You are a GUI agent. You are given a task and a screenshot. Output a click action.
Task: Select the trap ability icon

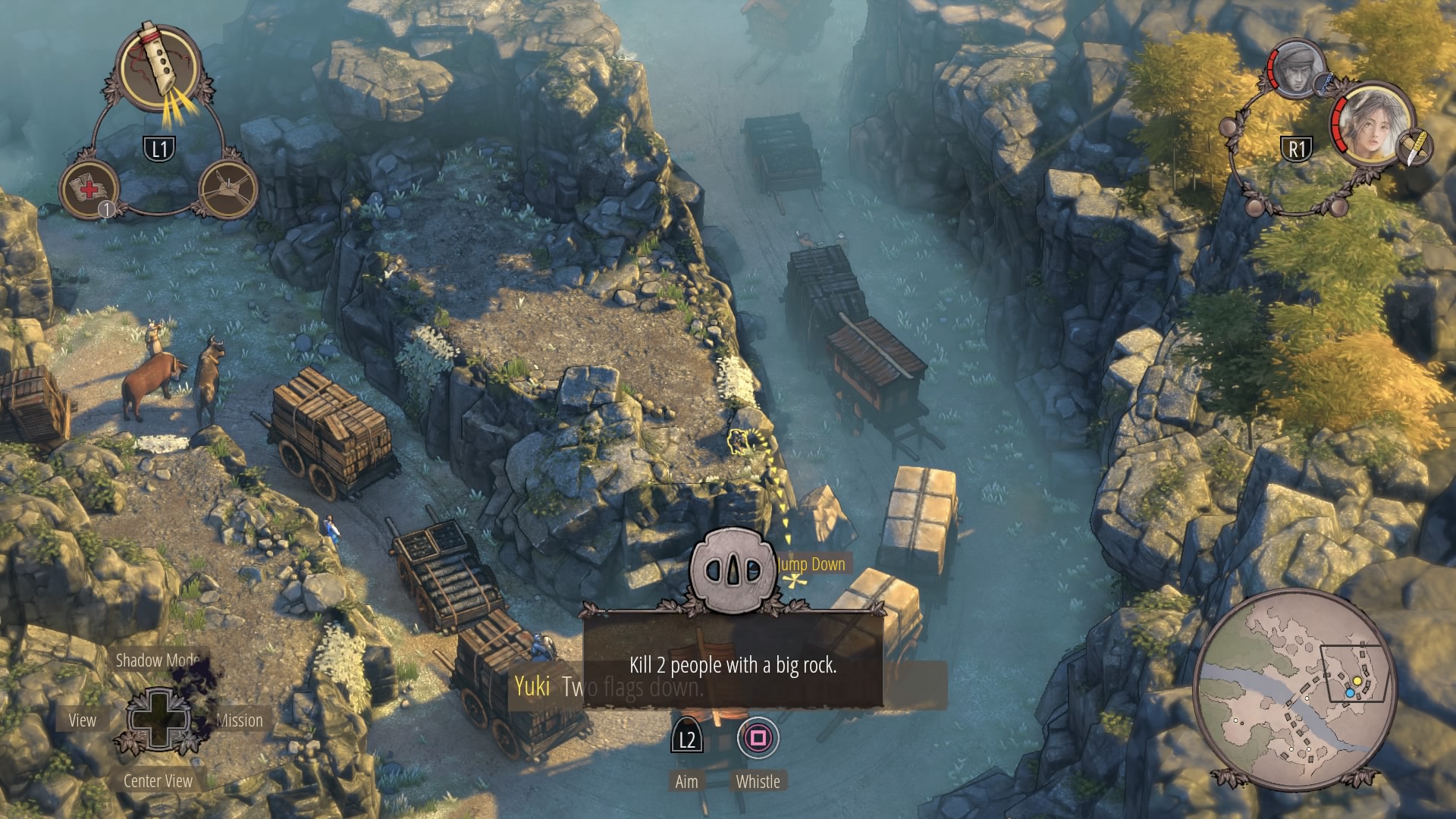(228, 187)
